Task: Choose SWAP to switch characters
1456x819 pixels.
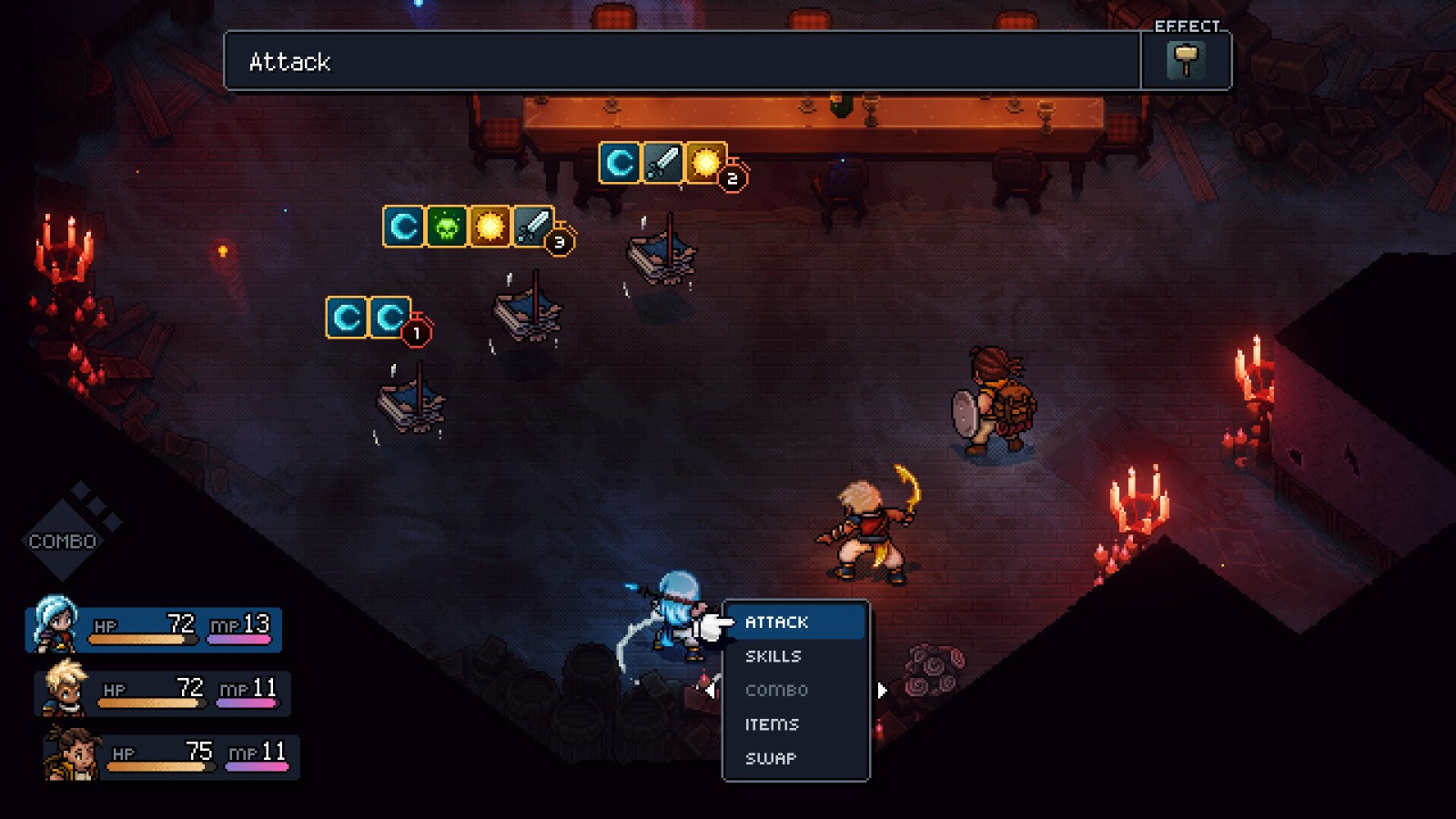Action: tap(770, 758)
